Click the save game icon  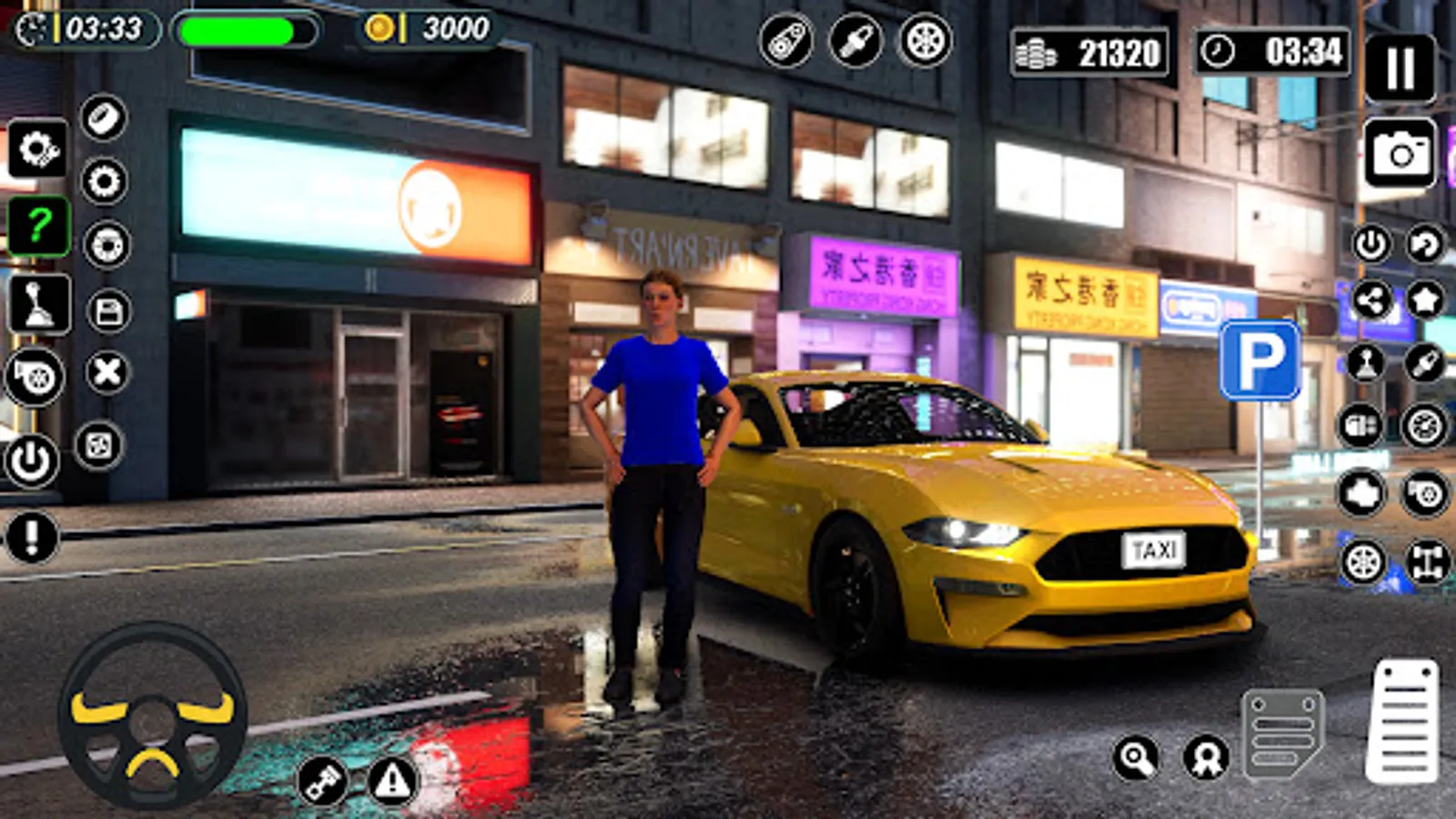point(106,311)
